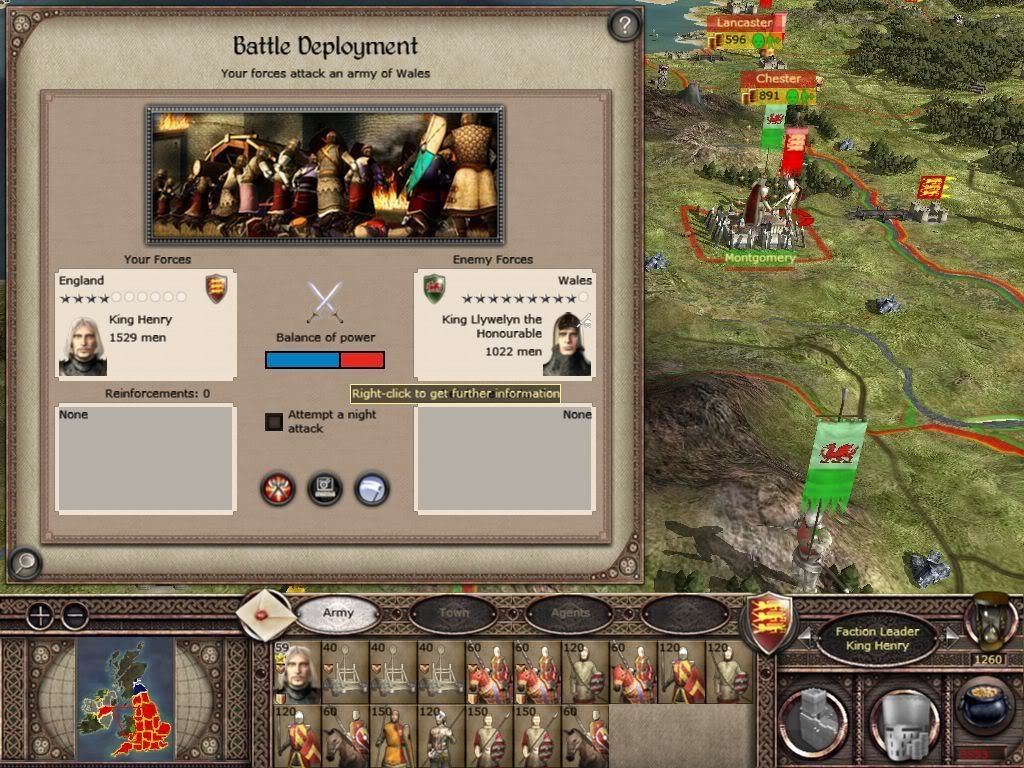Zoom out on the minimap with minus button
The width and height of the screenshot is (1024, 768).
coord(74,616)
